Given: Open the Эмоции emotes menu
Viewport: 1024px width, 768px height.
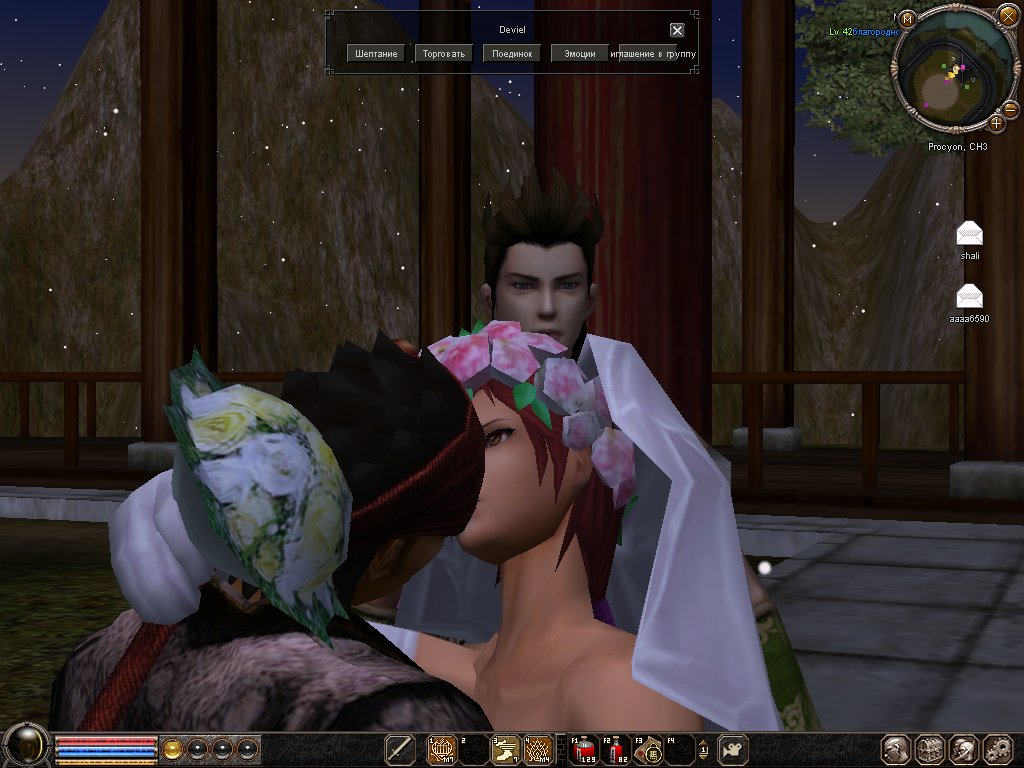Looking at the screenshot, I should 580,54.
